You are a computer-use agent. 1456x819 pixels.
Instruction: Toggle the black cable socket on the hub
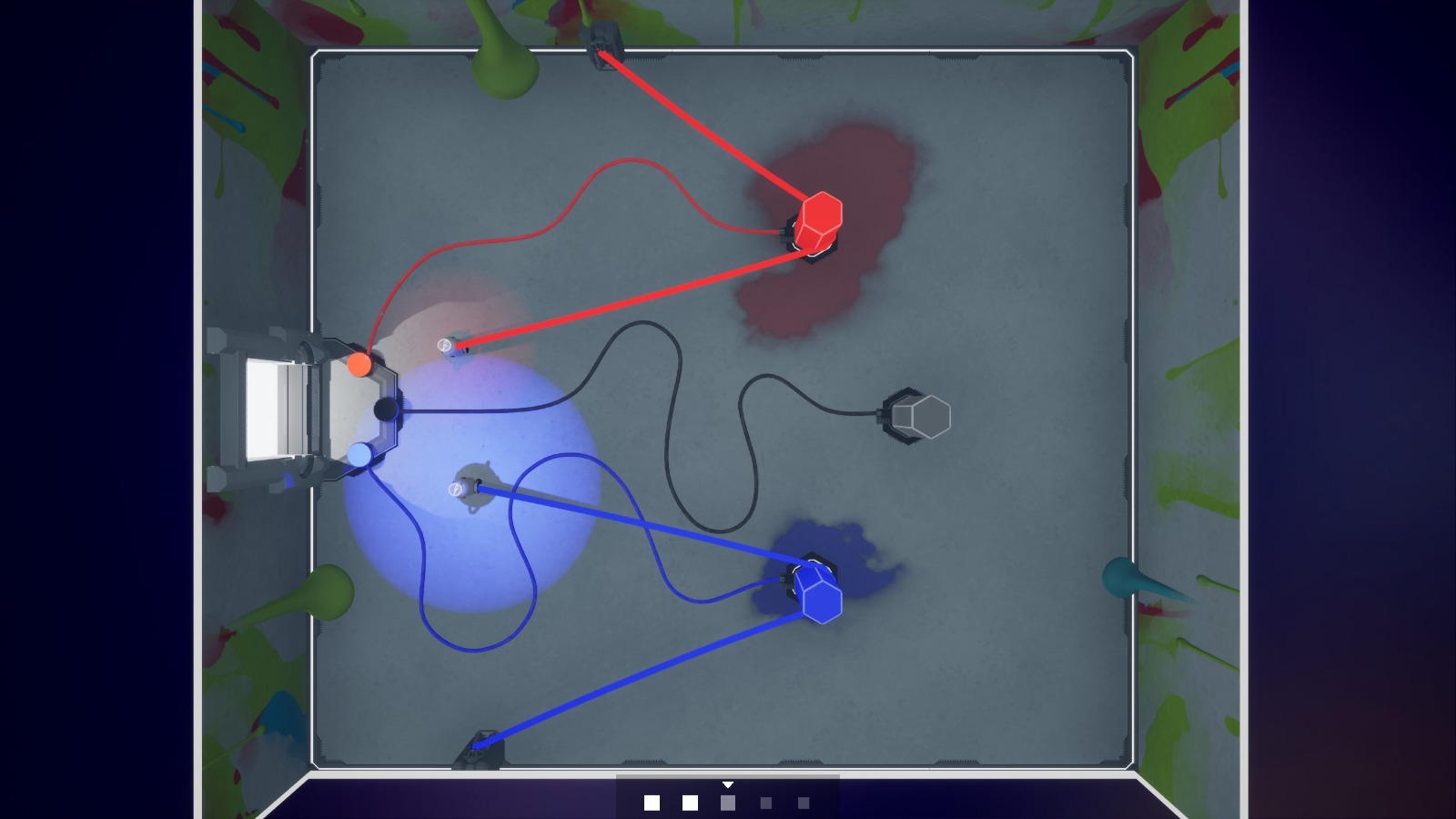(386, 409)
